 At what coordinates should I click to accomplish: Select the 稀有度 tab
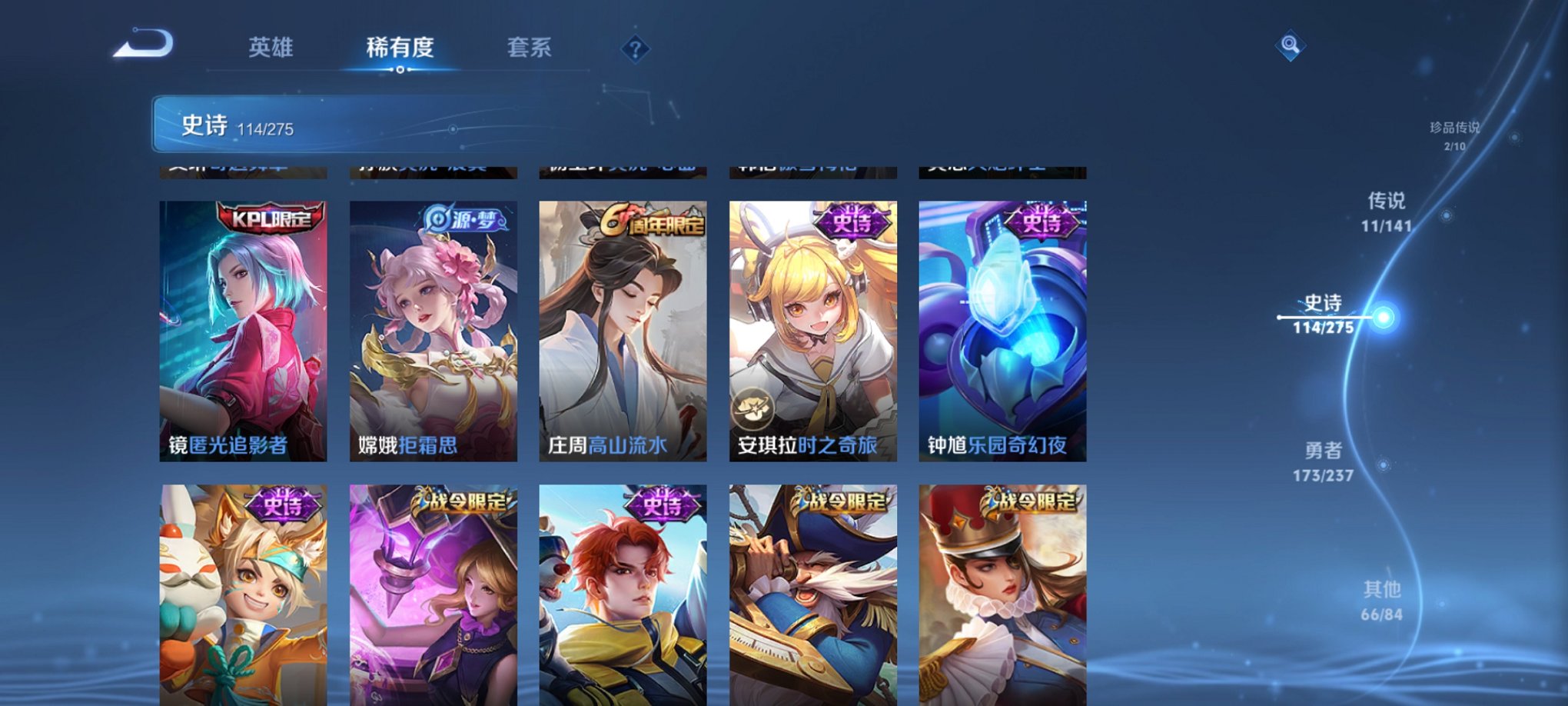pyautogui.click(x=400, y=48)
